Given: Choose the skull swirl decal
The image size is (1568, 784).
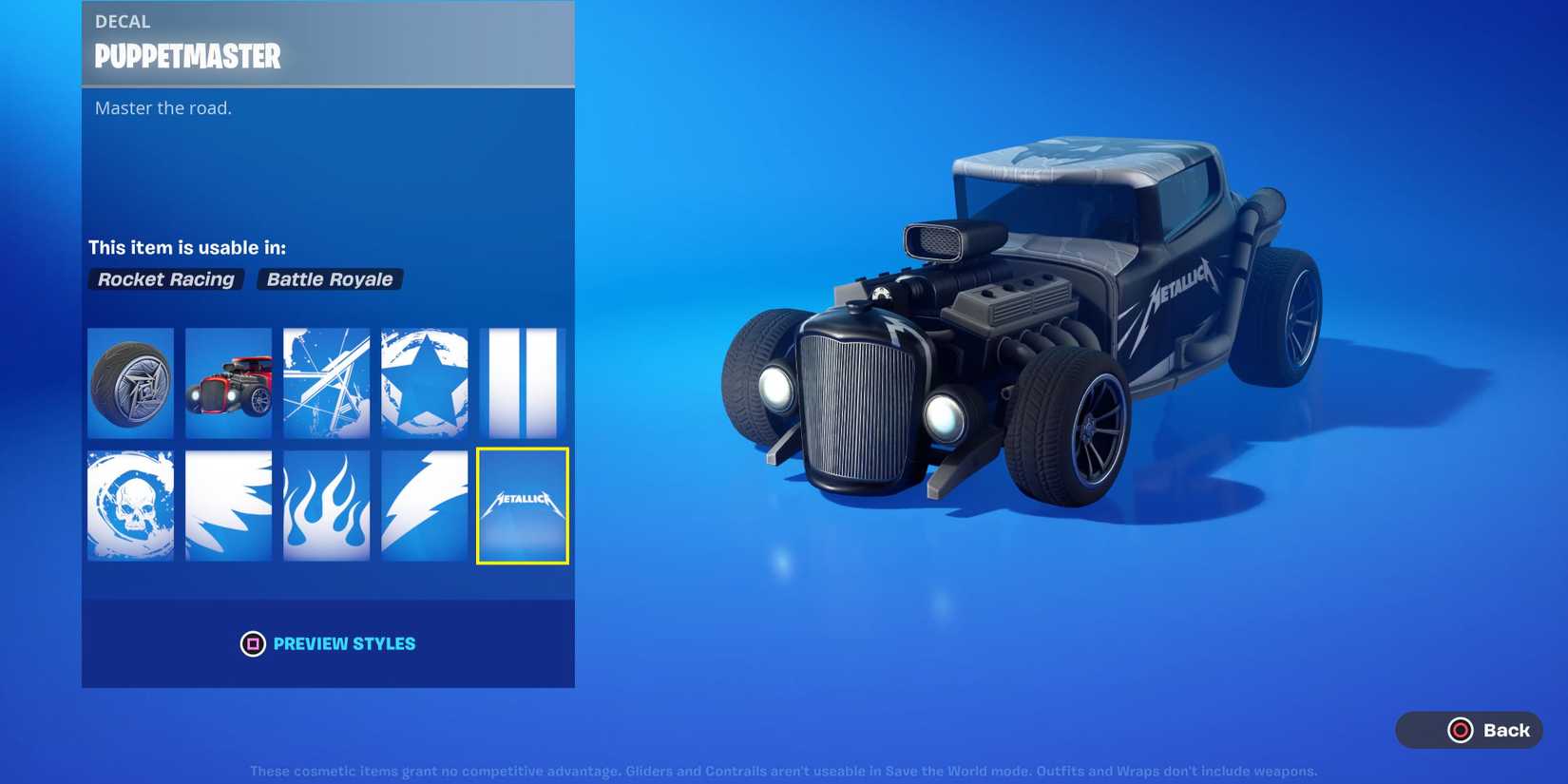Looking at the screenshot, I should tap(130, 505).
